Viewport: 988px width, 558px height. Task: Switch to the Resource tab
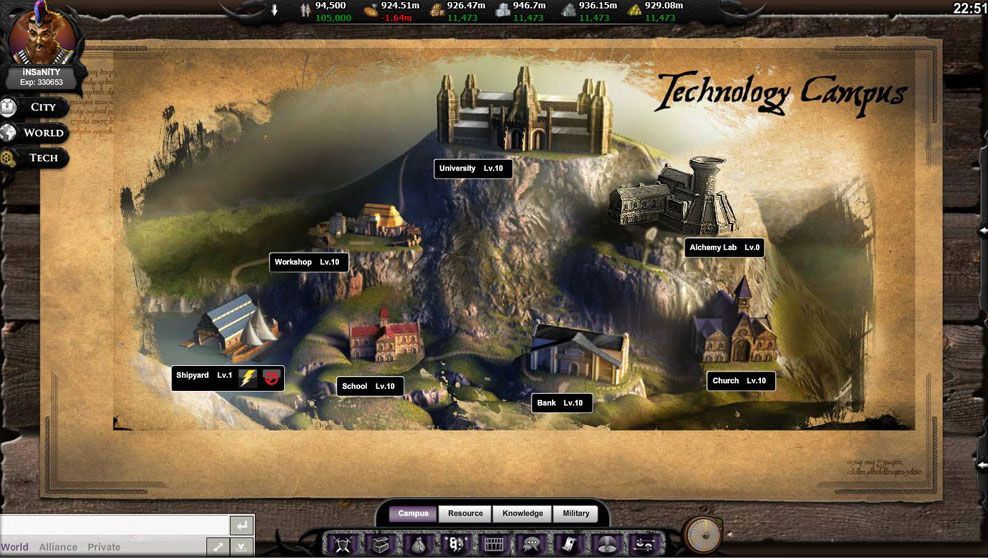(465, 514)
